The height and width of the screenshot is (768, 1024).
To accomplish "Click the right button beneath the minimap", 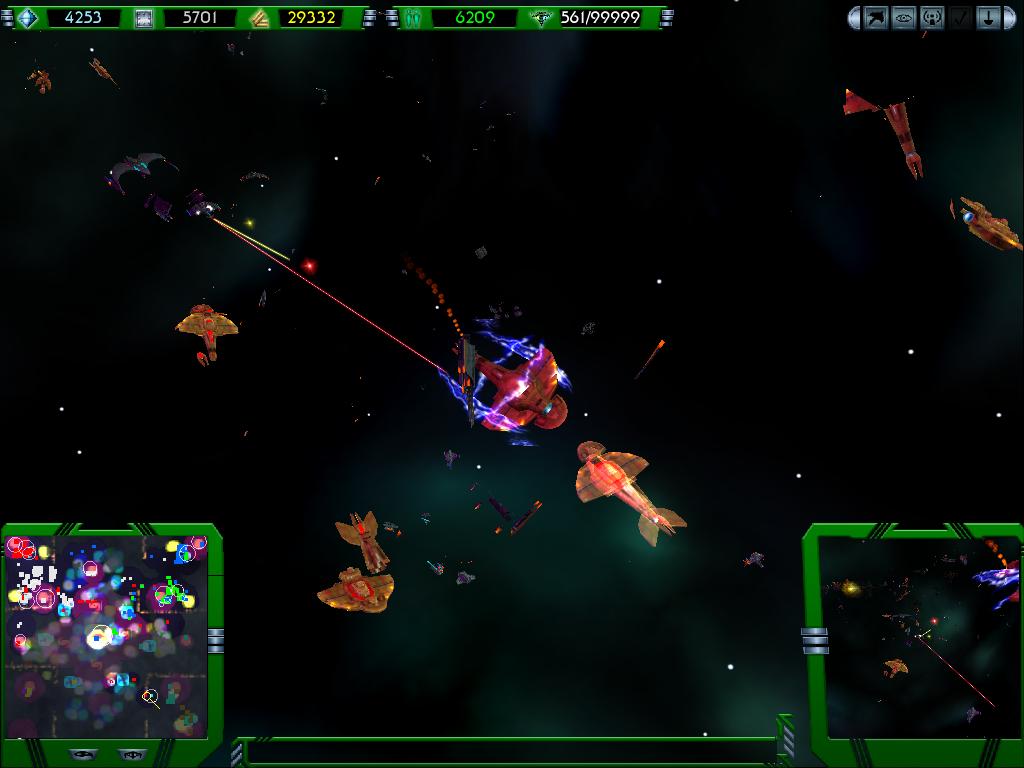I will [130, 755].
